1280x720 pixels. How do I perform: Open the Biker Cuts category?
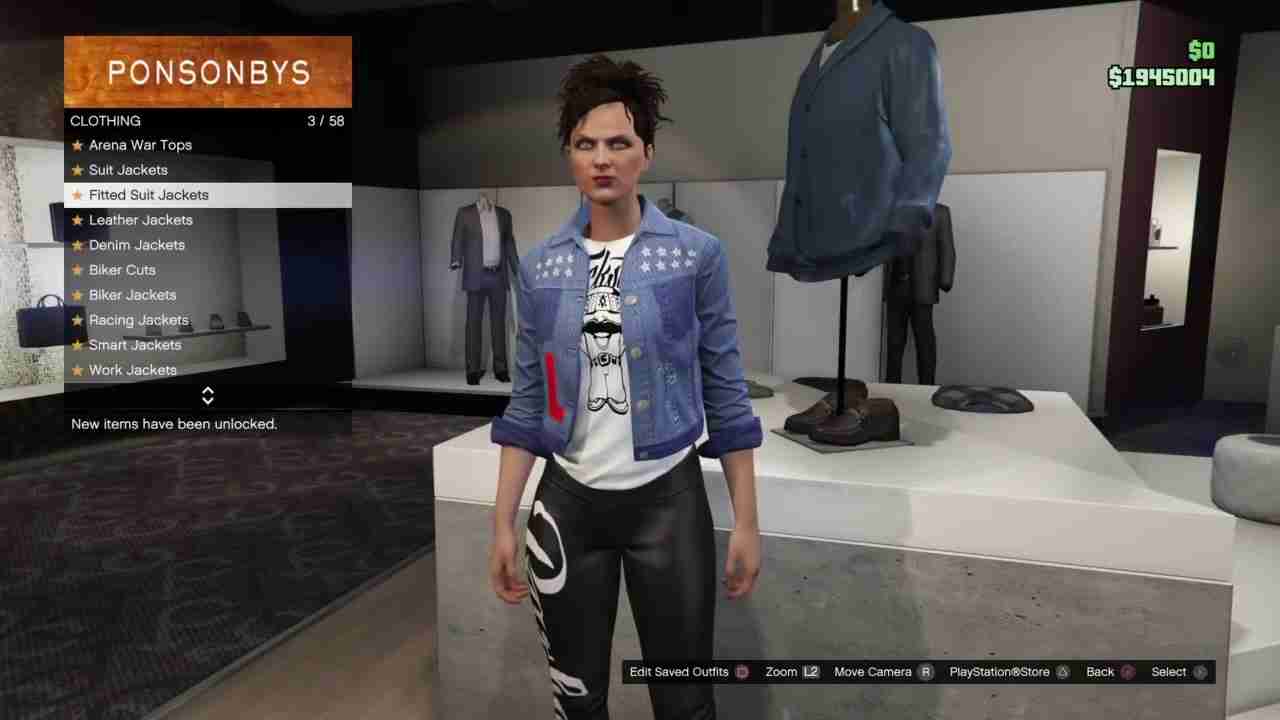(122, 270)
